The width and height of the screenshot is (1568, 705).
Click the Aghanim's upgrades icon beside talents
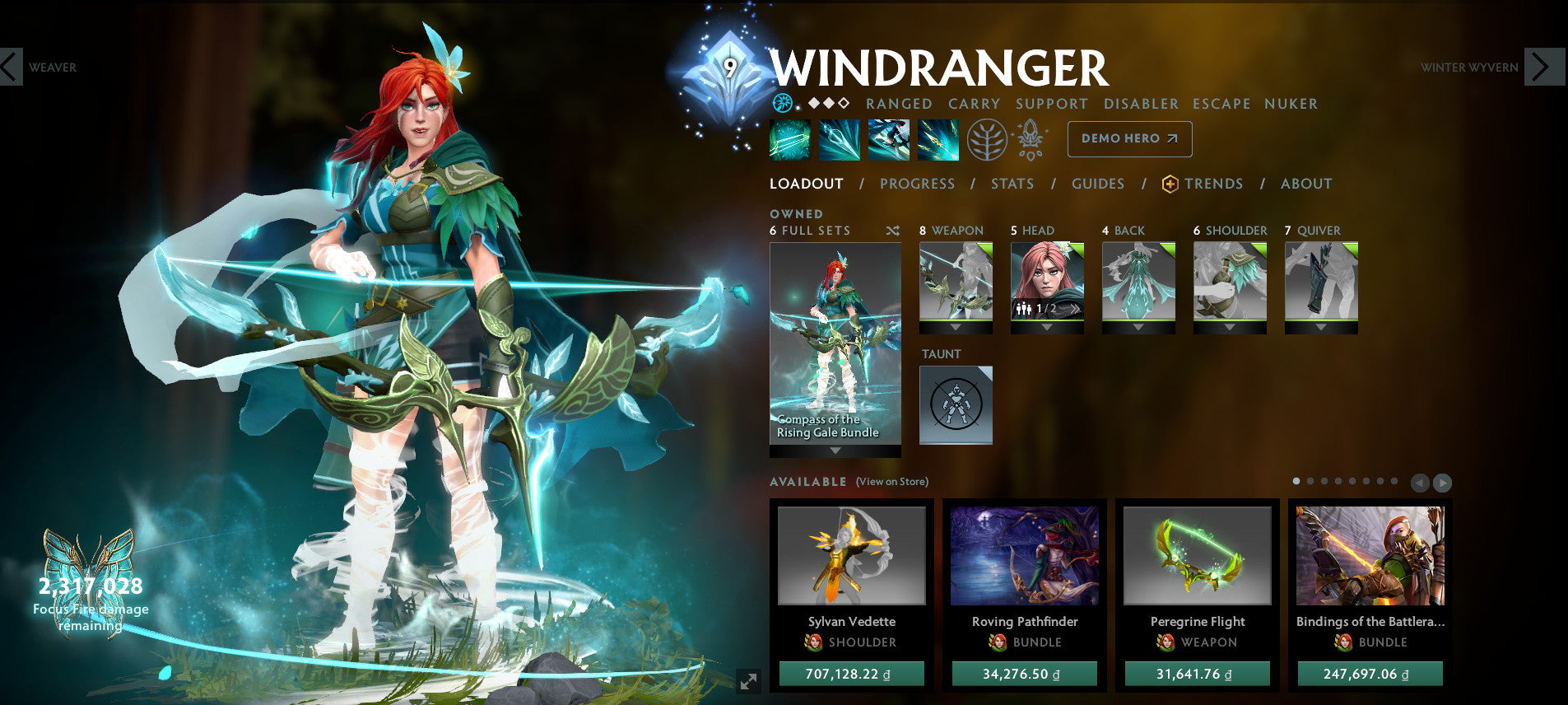click(1030, 139)
